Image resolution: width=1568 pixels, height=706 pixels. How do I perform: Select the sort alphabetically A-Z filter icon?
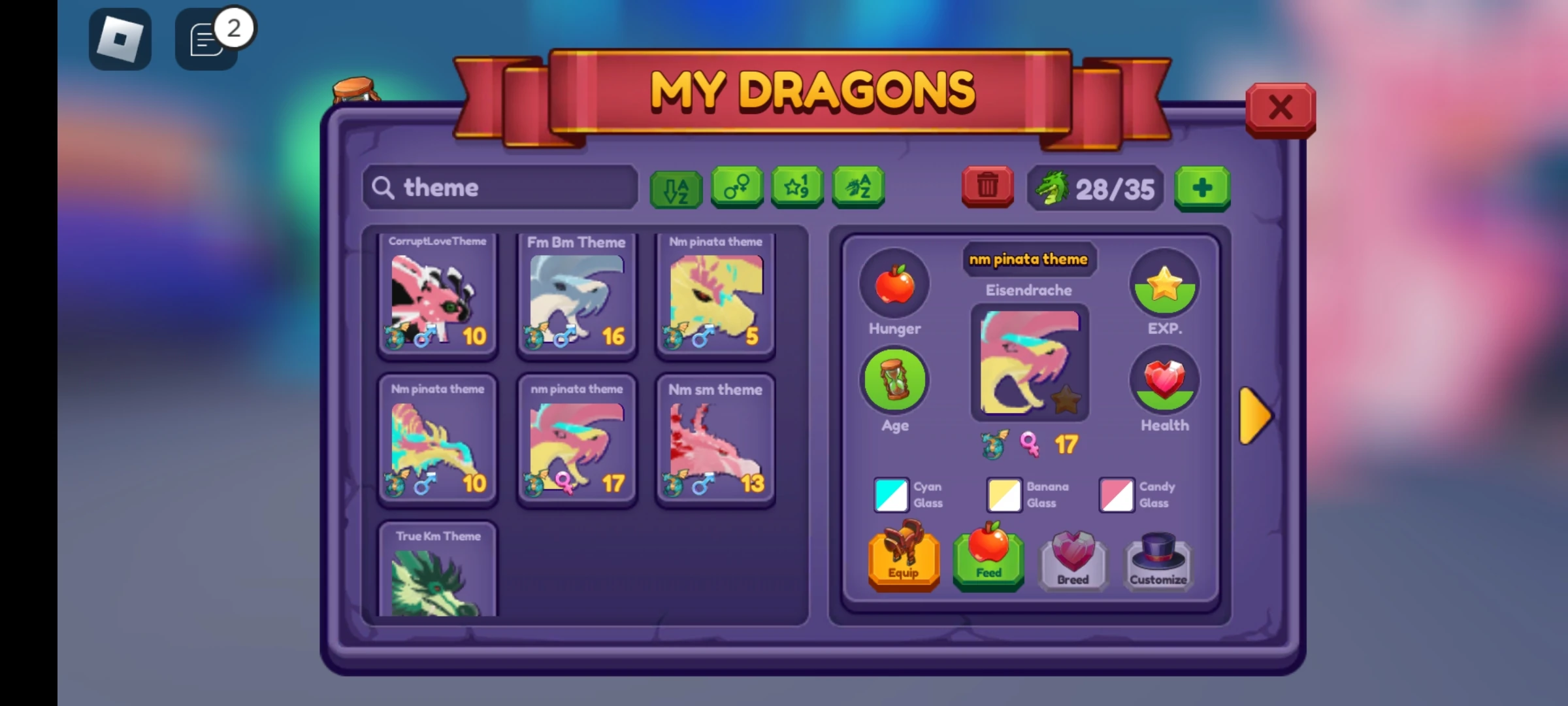(676, 189)
